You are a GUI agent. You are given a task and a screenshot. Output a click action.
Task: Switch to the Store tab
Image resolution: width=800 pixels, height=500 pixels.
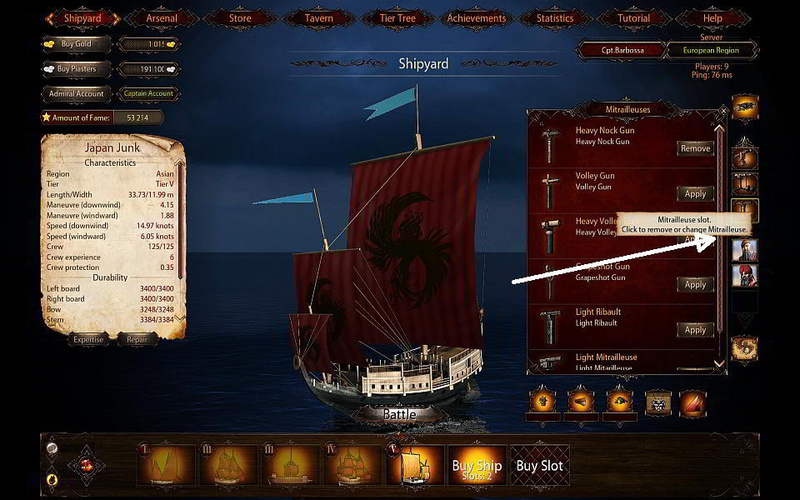[241, 17]
